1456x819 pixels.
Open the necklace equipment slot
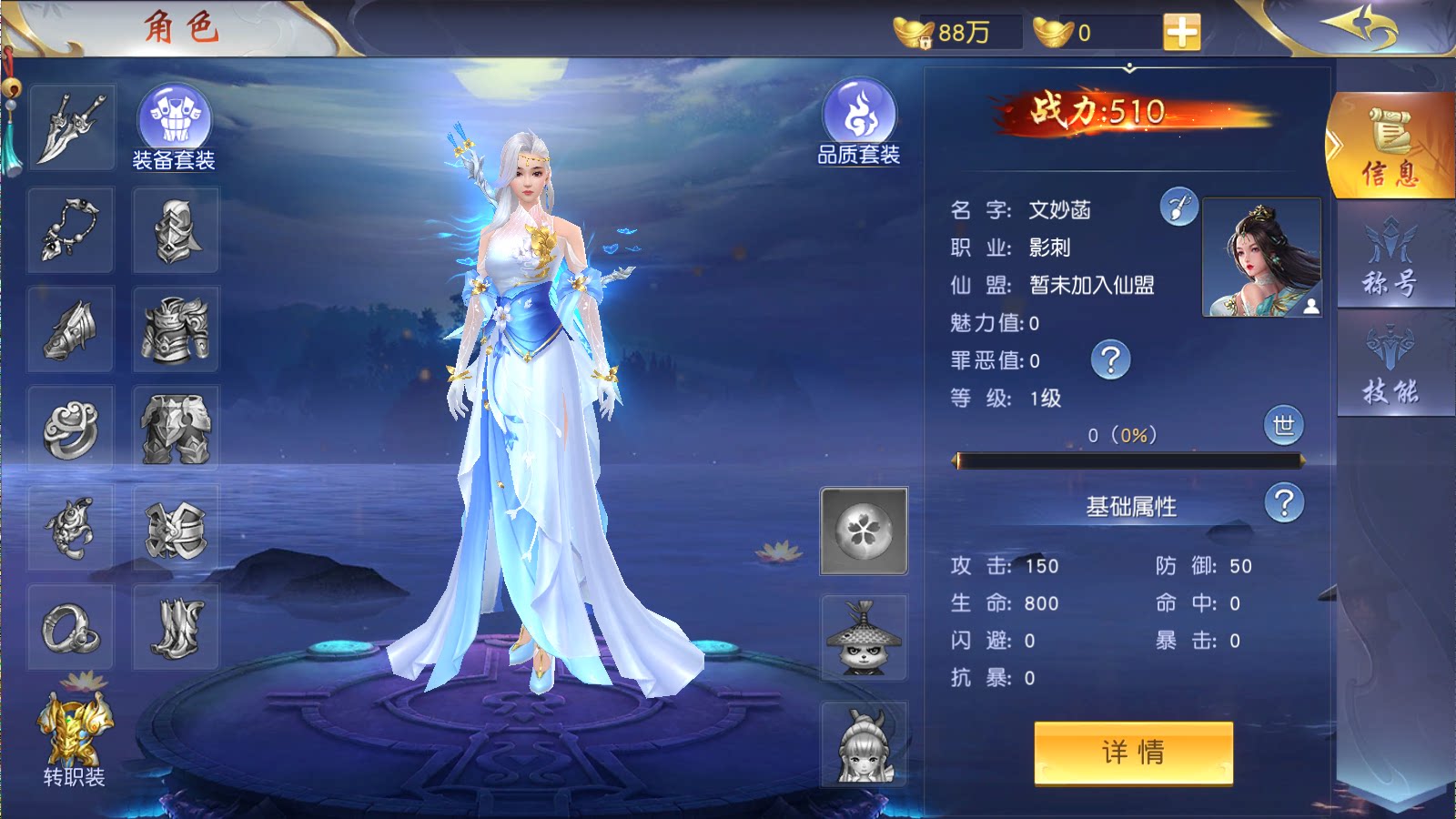(x=70, y=228)
